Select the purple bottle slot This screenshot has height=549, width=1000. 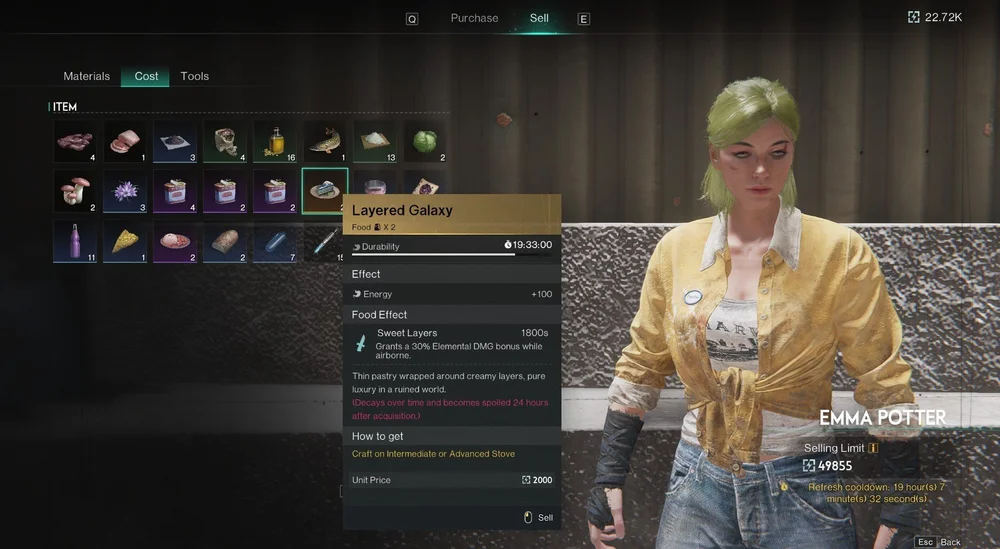[75, 241]
